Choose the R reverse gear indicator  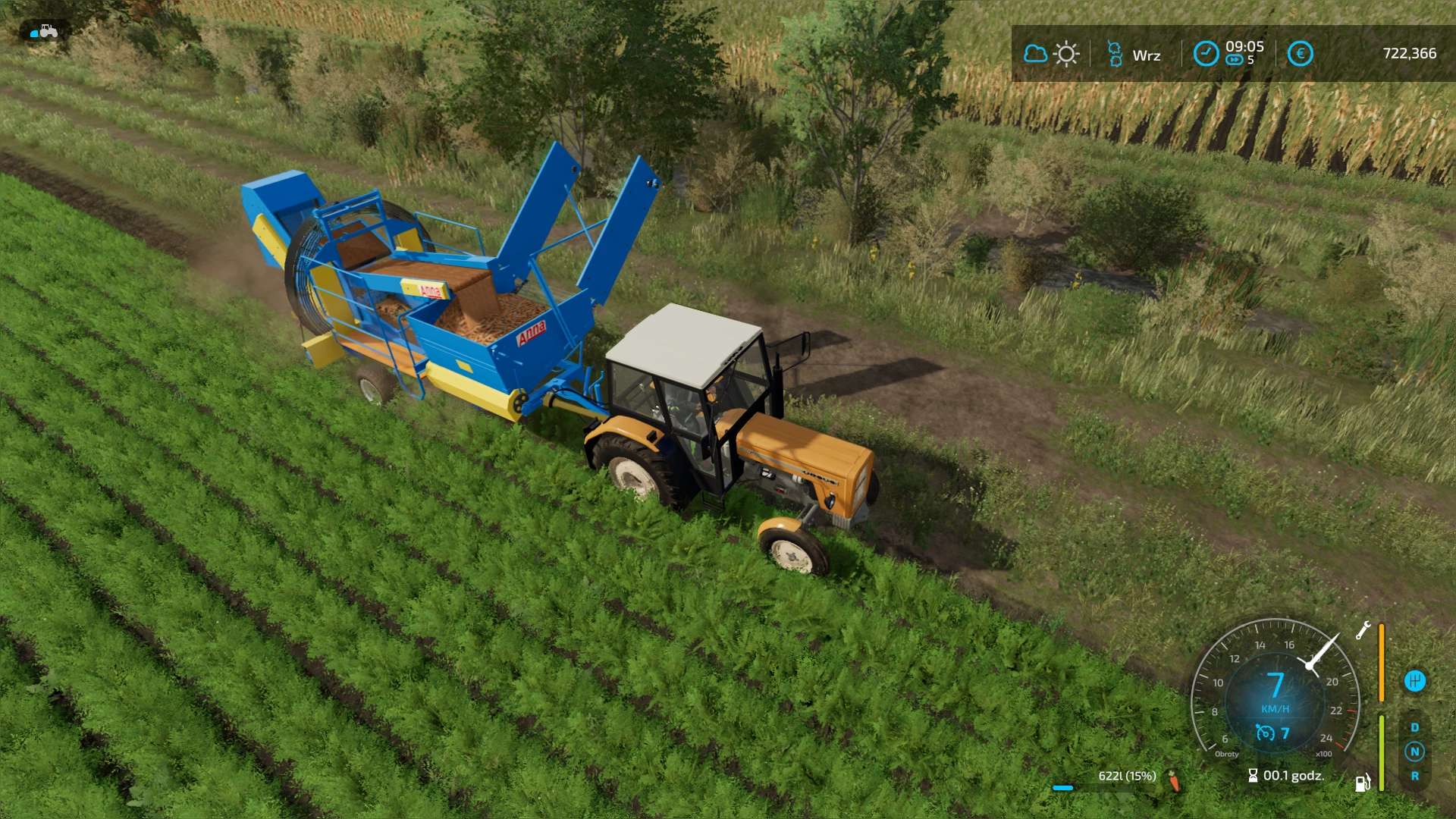1414,776
